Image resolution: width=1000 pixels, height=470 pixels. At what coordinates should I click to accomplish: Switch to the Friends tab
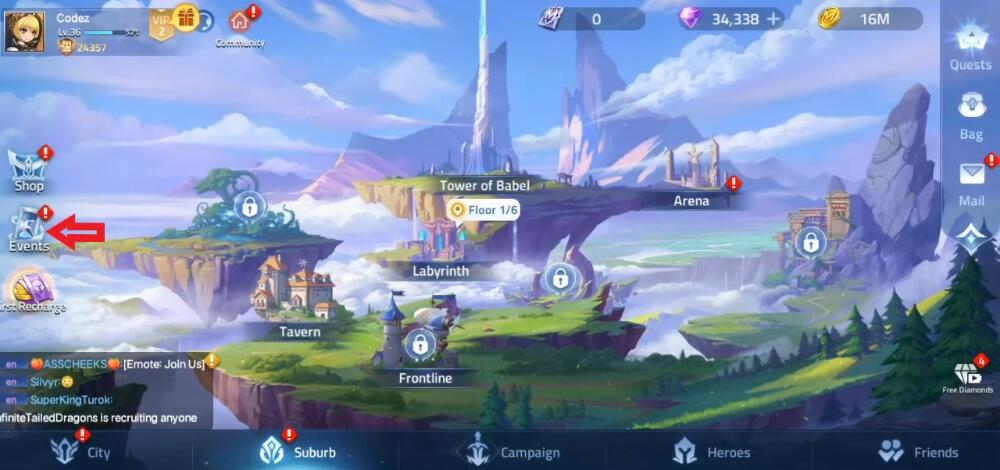(x=918, y=452)
